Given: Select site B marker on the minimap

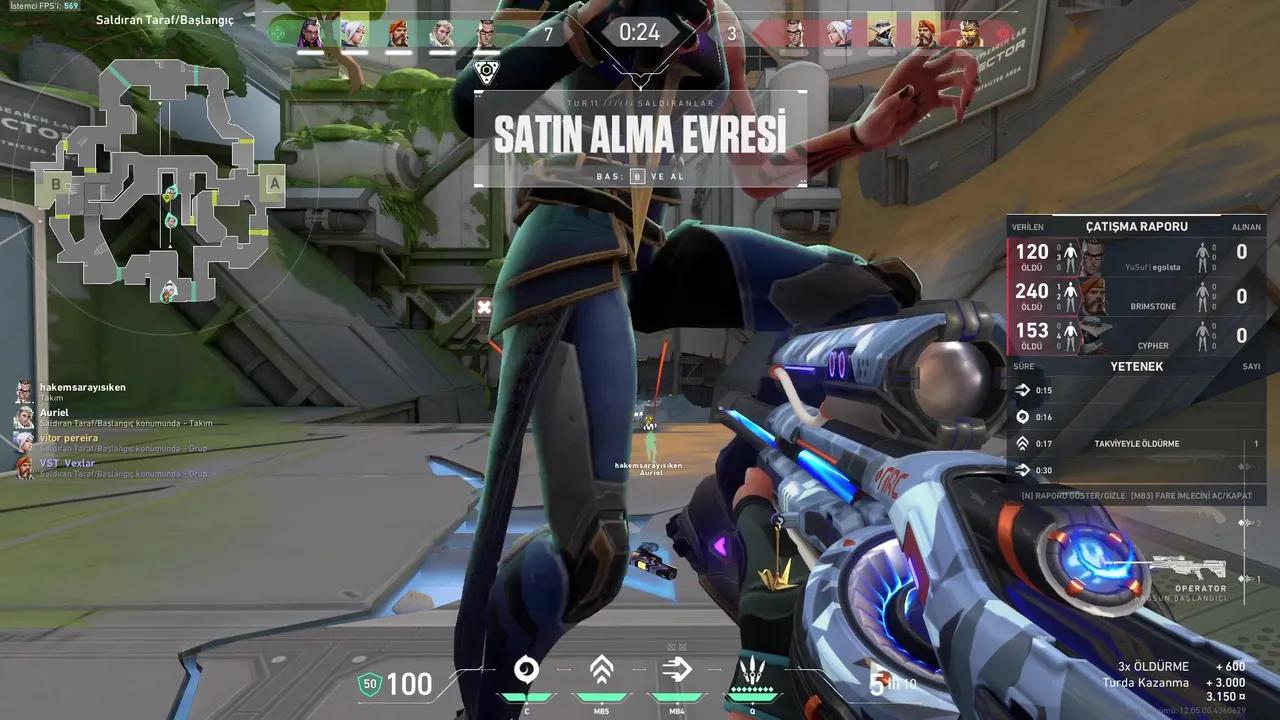Looking at the screenshot, I should point(57,184).
